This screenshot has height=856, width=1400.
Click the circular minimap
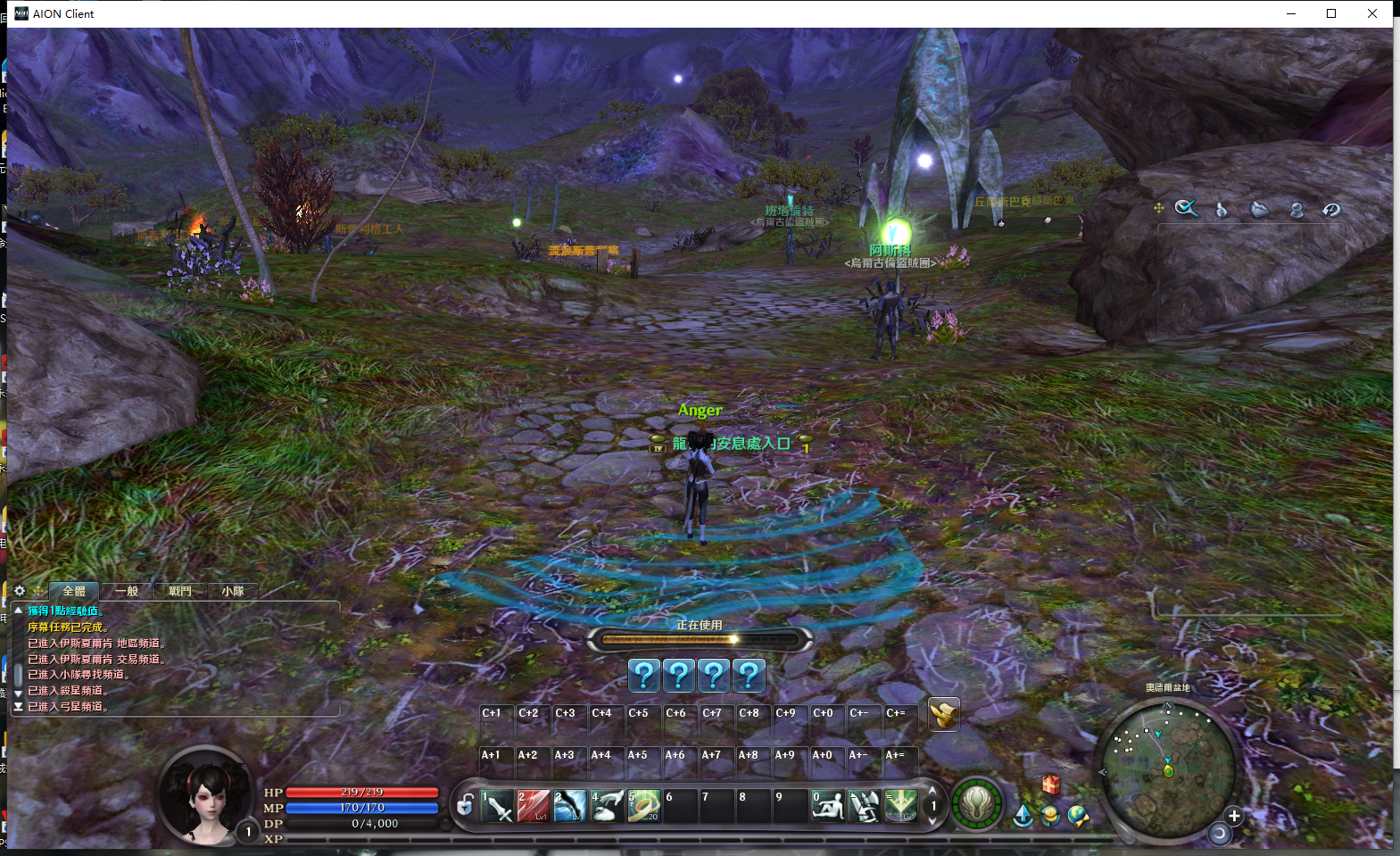[1168, 768]
